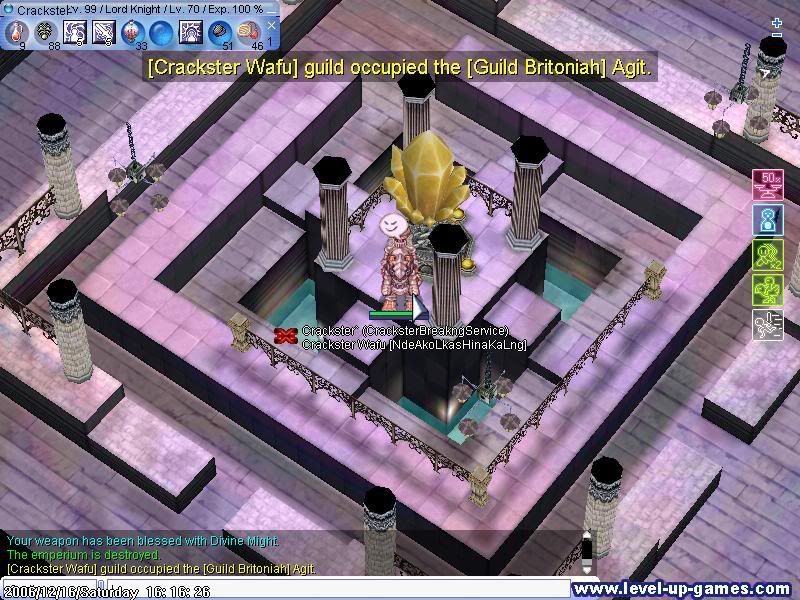
Task: Minimize the Crackster basic info window
Action: coord(271,9)
